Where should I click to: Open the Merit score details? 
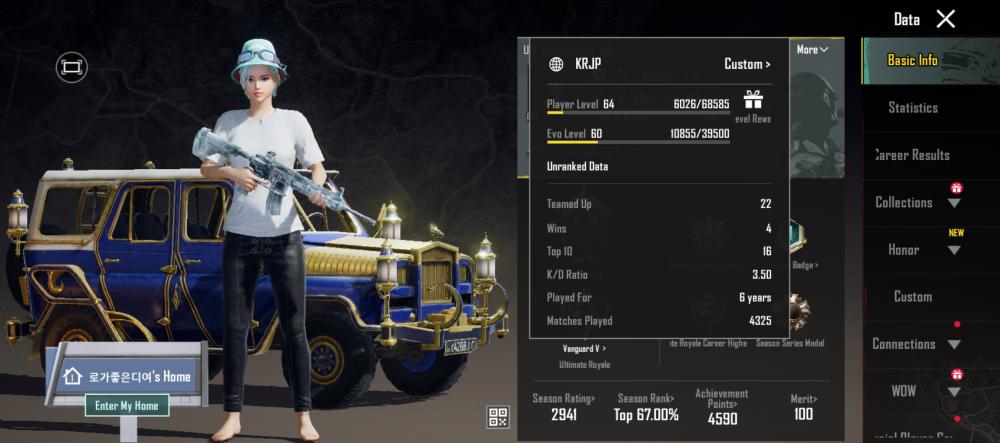803,407
